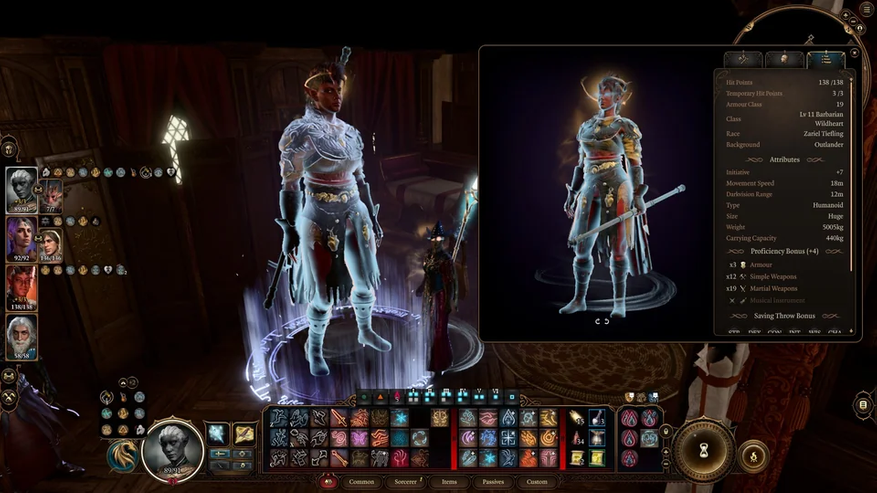Switch to the Common hotbar tab

(x=362, y=482)
